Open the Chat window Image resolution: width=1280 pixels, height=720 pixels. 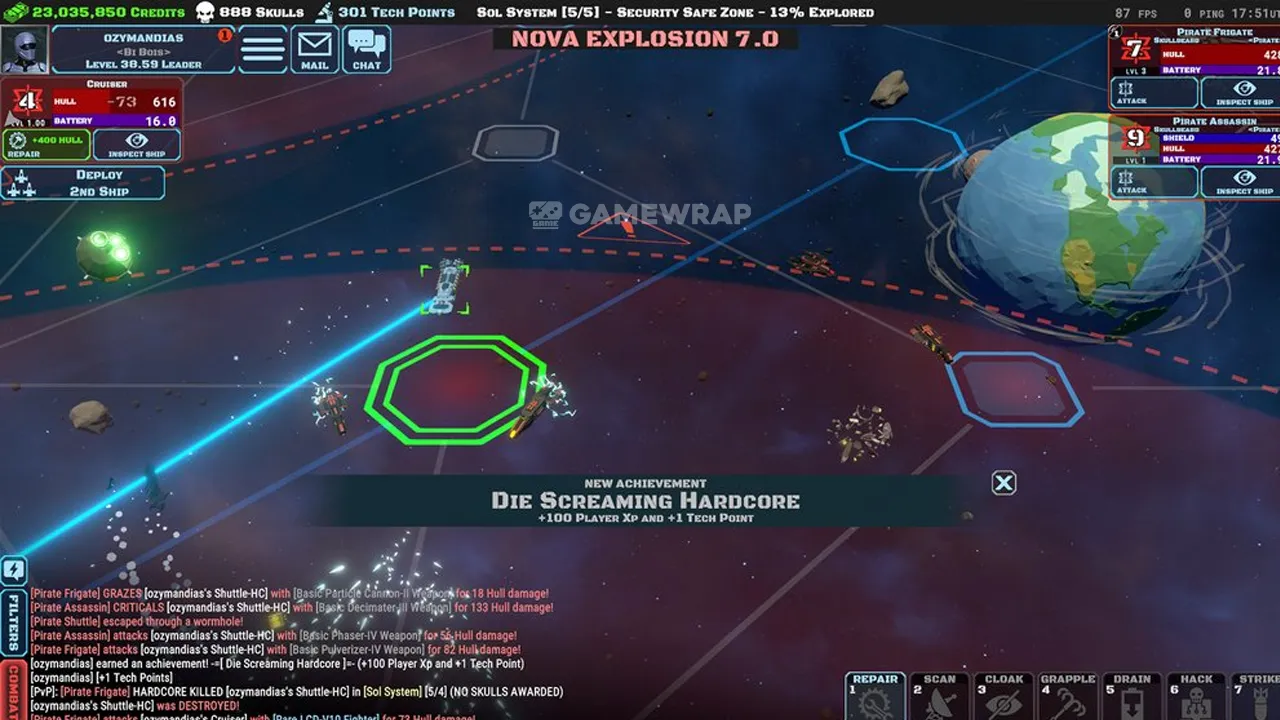tap(367, 49)
